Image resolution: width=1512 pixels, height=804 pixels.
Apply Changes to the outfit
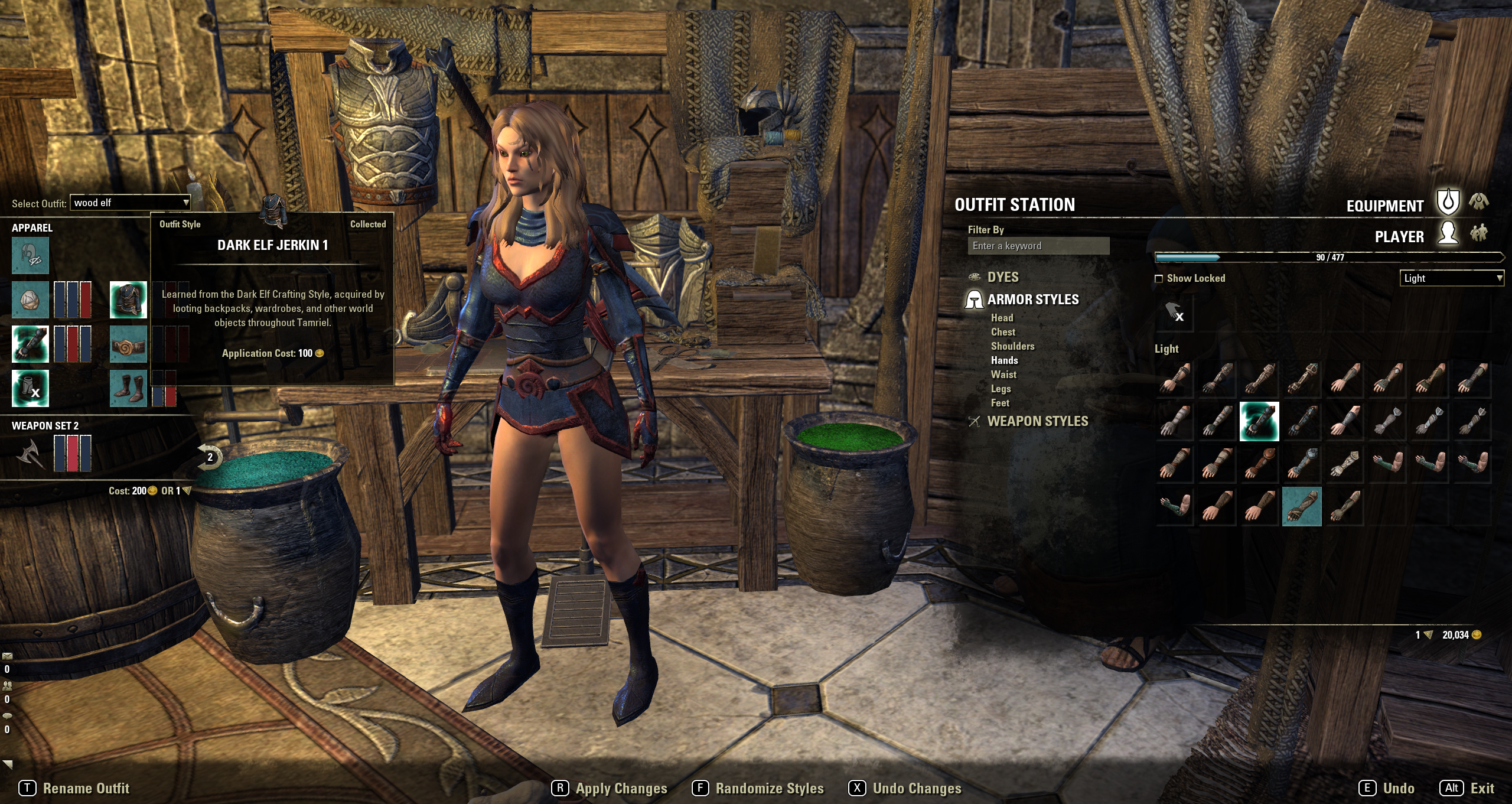[x=621, y=789]
